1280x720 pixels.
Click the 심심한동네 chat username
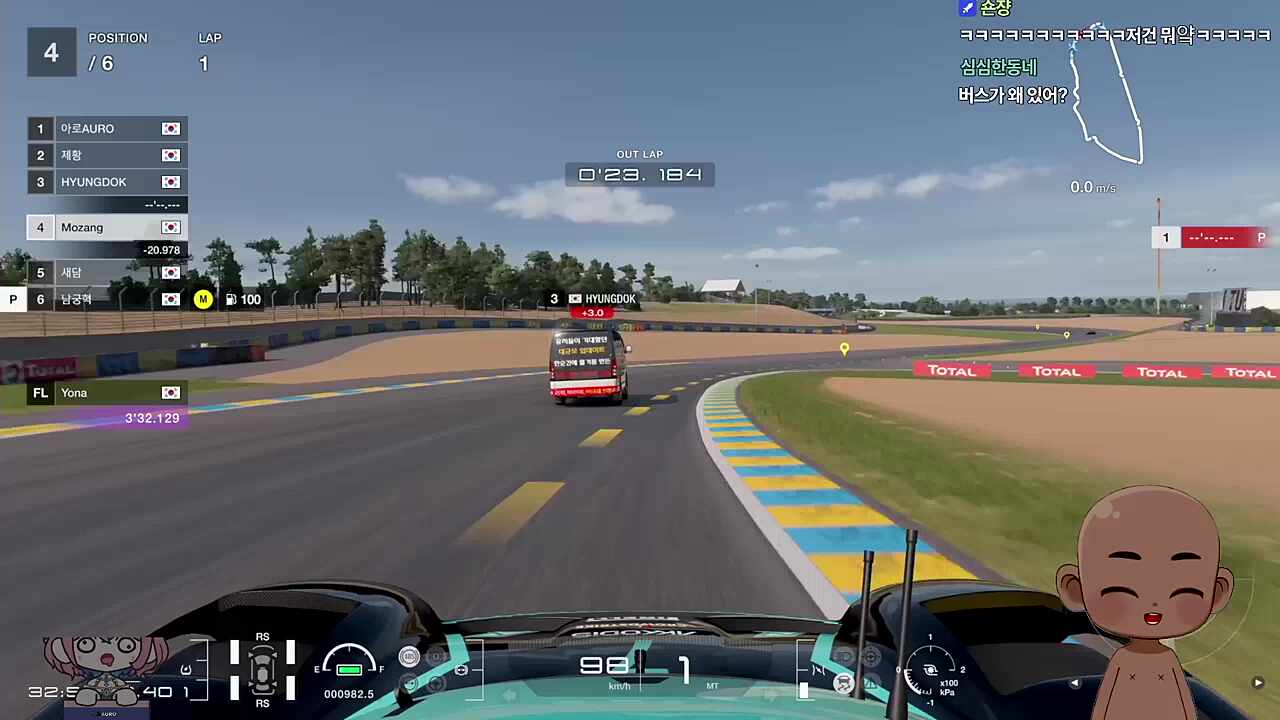click(x=998, y=67)
